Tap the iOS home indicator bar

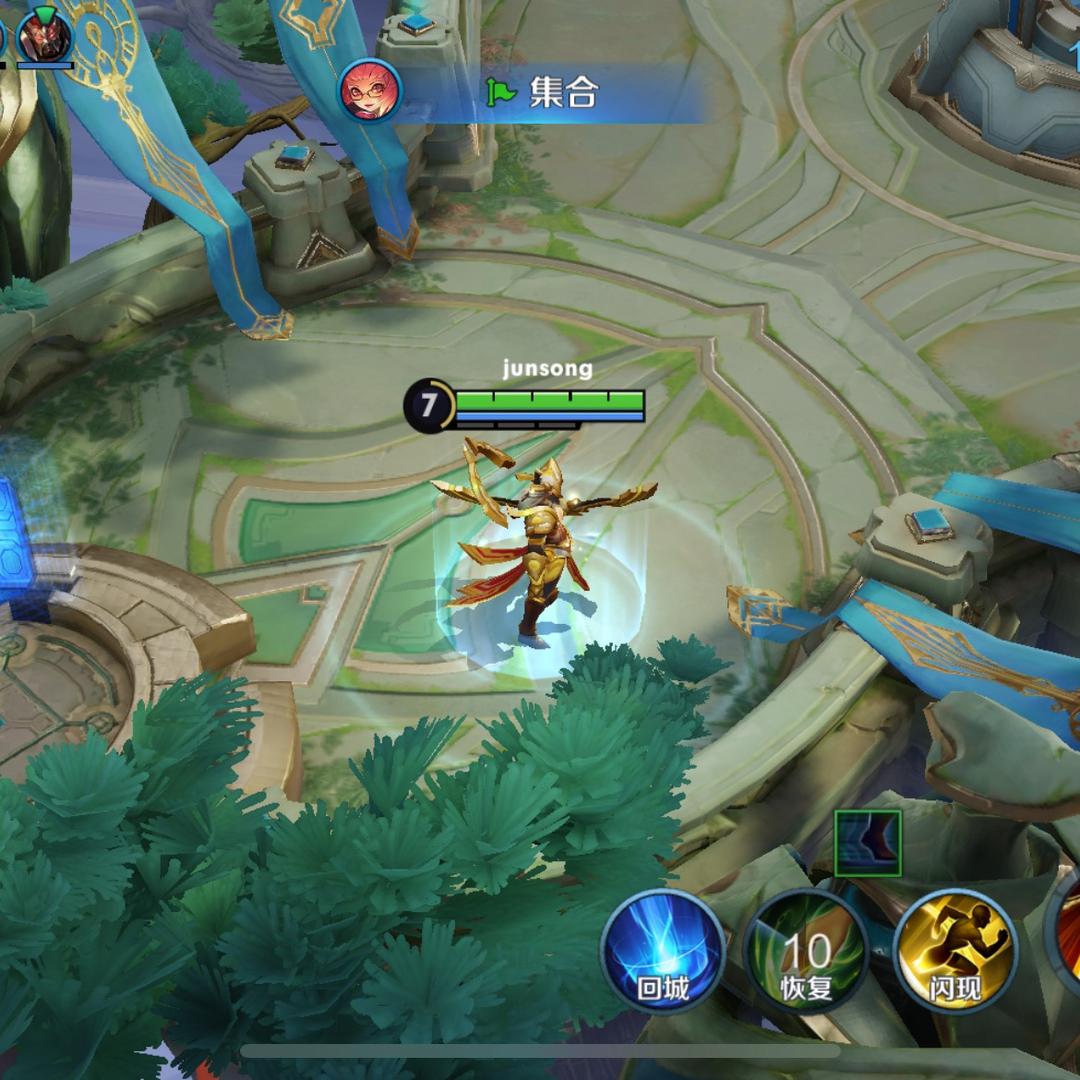click(540, 1052)
